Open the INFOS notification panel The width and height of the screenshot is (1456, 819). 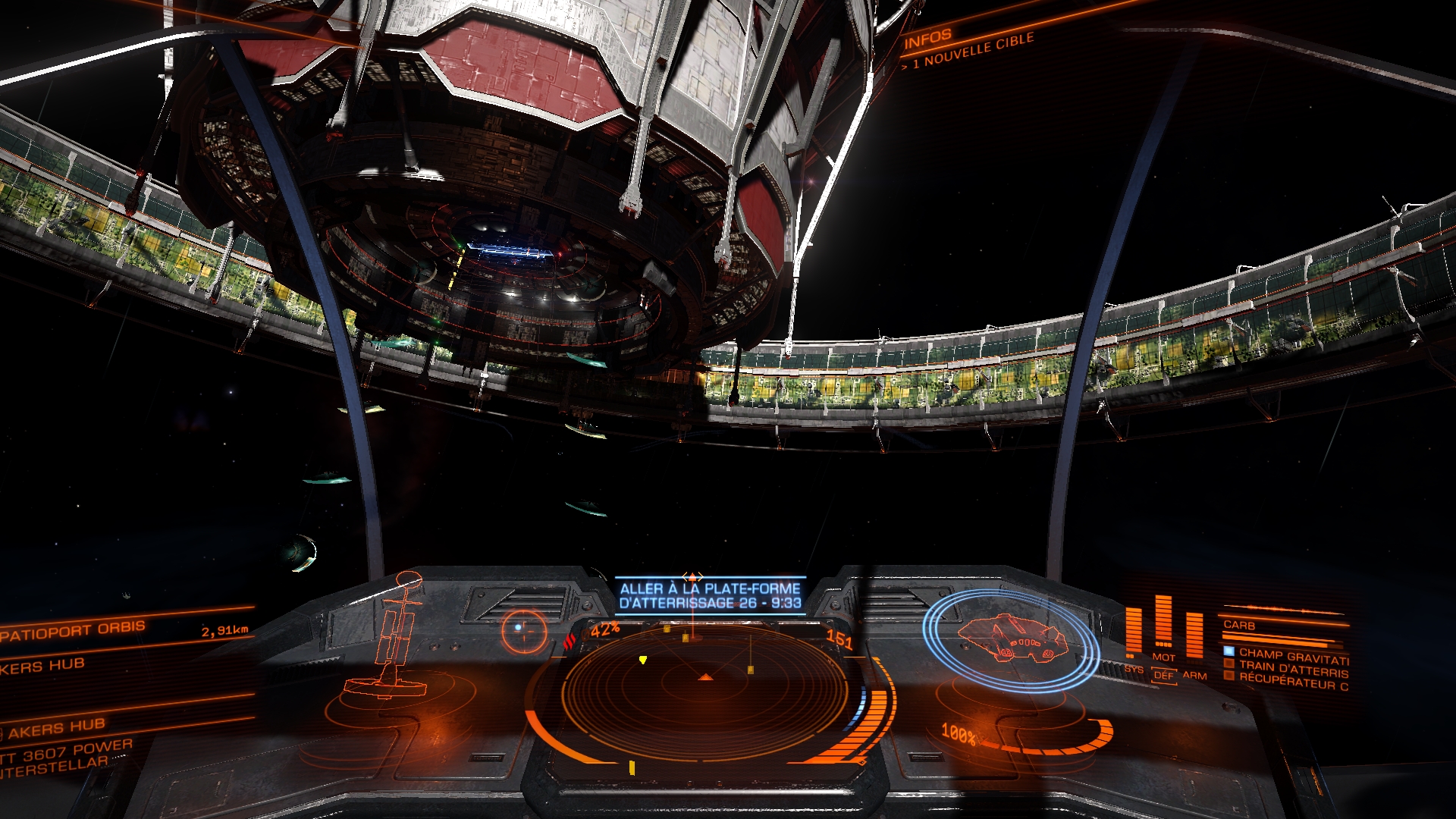(x=927, y=38)
